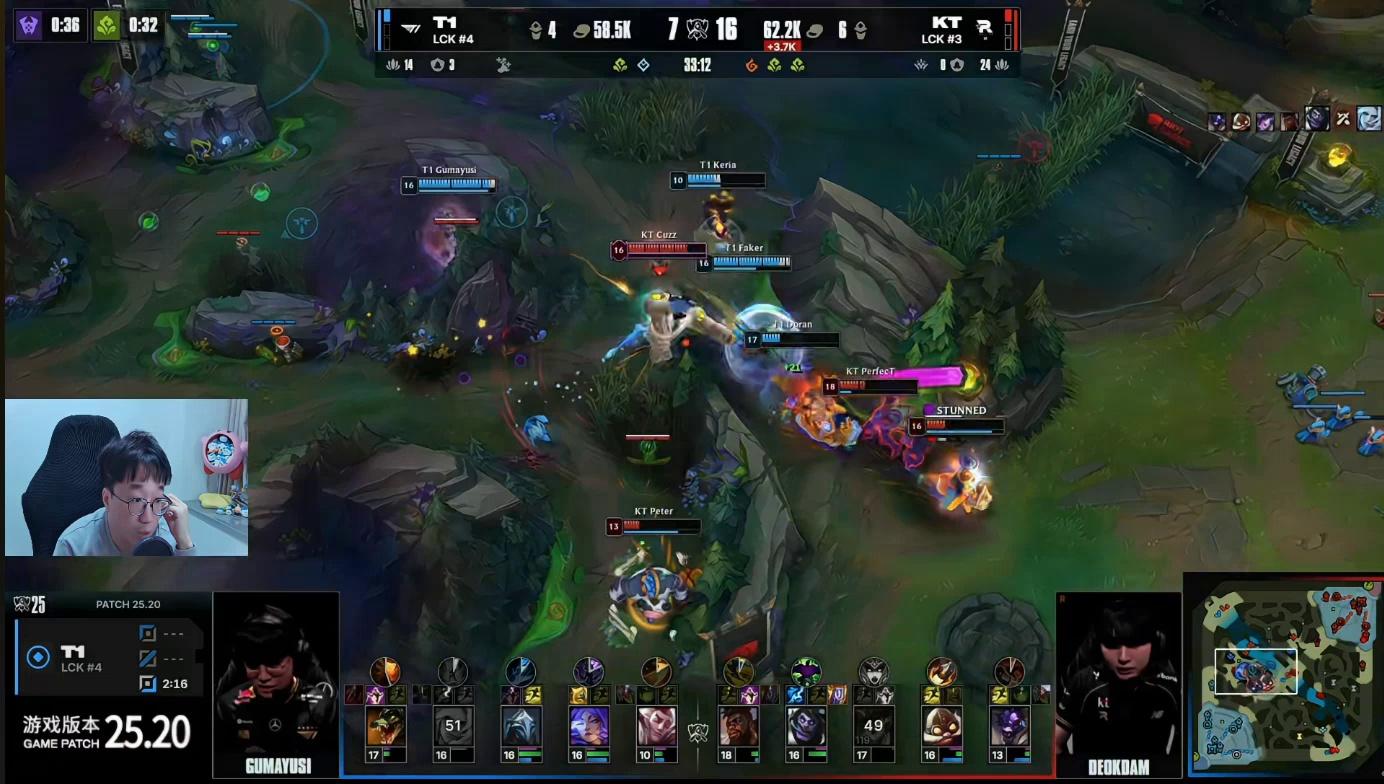Select the K'Sante champion portrait
Image resolution: width=1384 pixels, height=784 pixels.
pyautogui.click(x=738, y=726)
